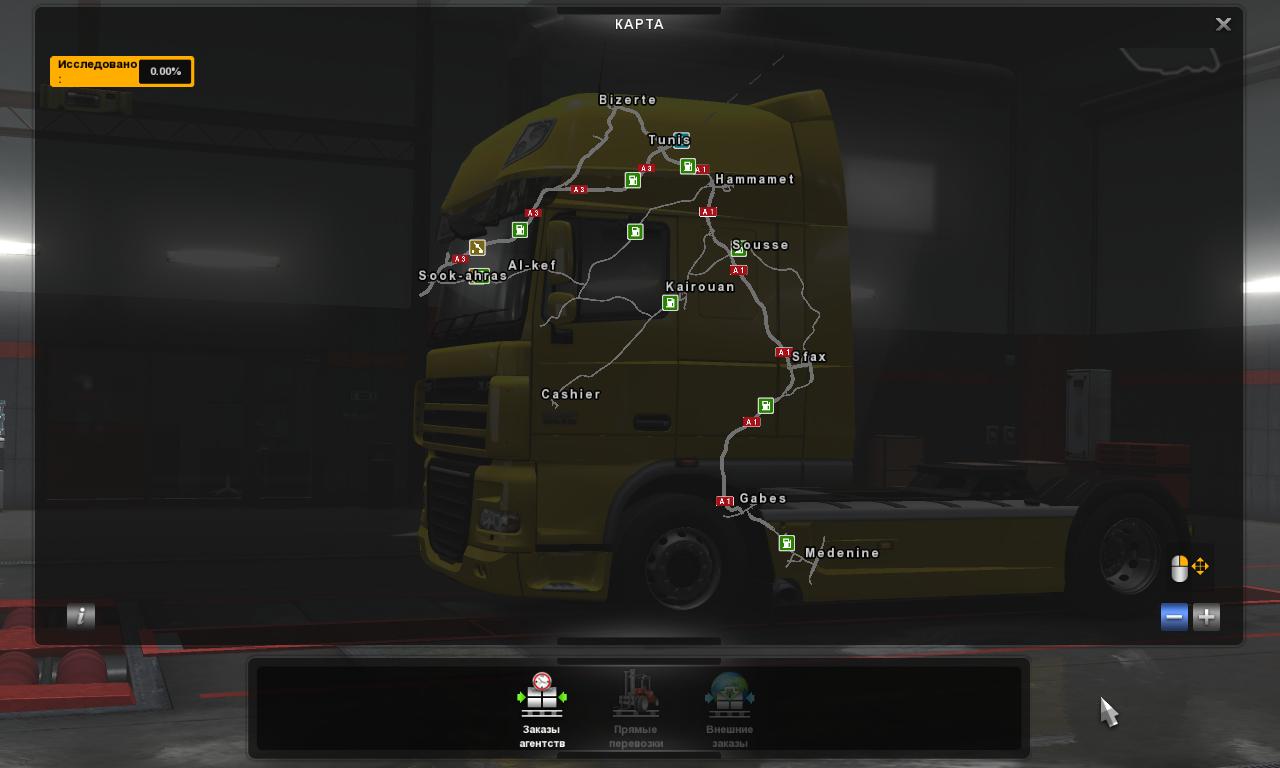Screen dimensions: 1280x768
Task: Choose the Sfax city label
Action: 809,357
